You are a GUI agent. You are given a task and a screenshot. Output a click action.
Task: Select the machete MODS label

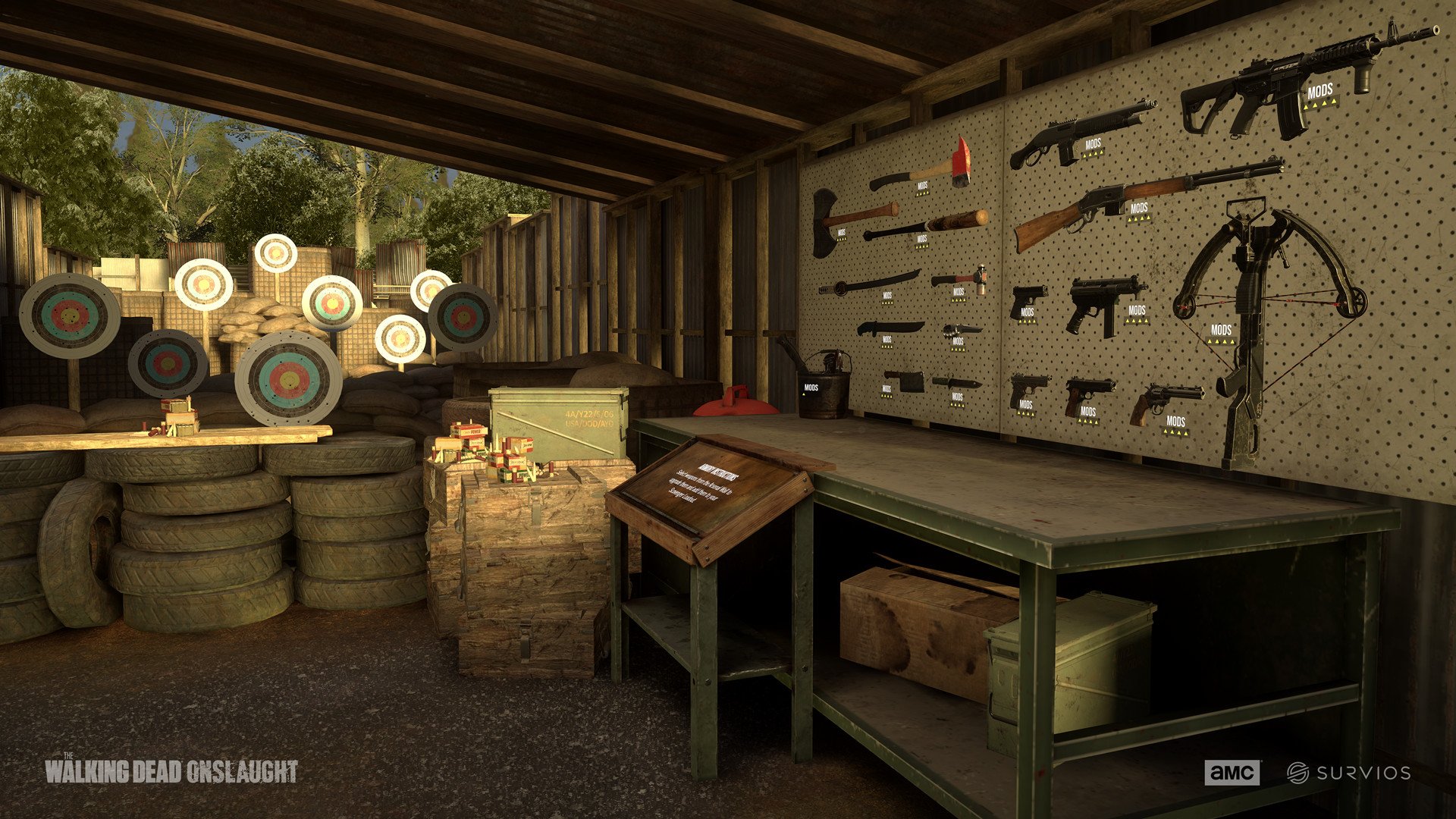tap(886, 340)
